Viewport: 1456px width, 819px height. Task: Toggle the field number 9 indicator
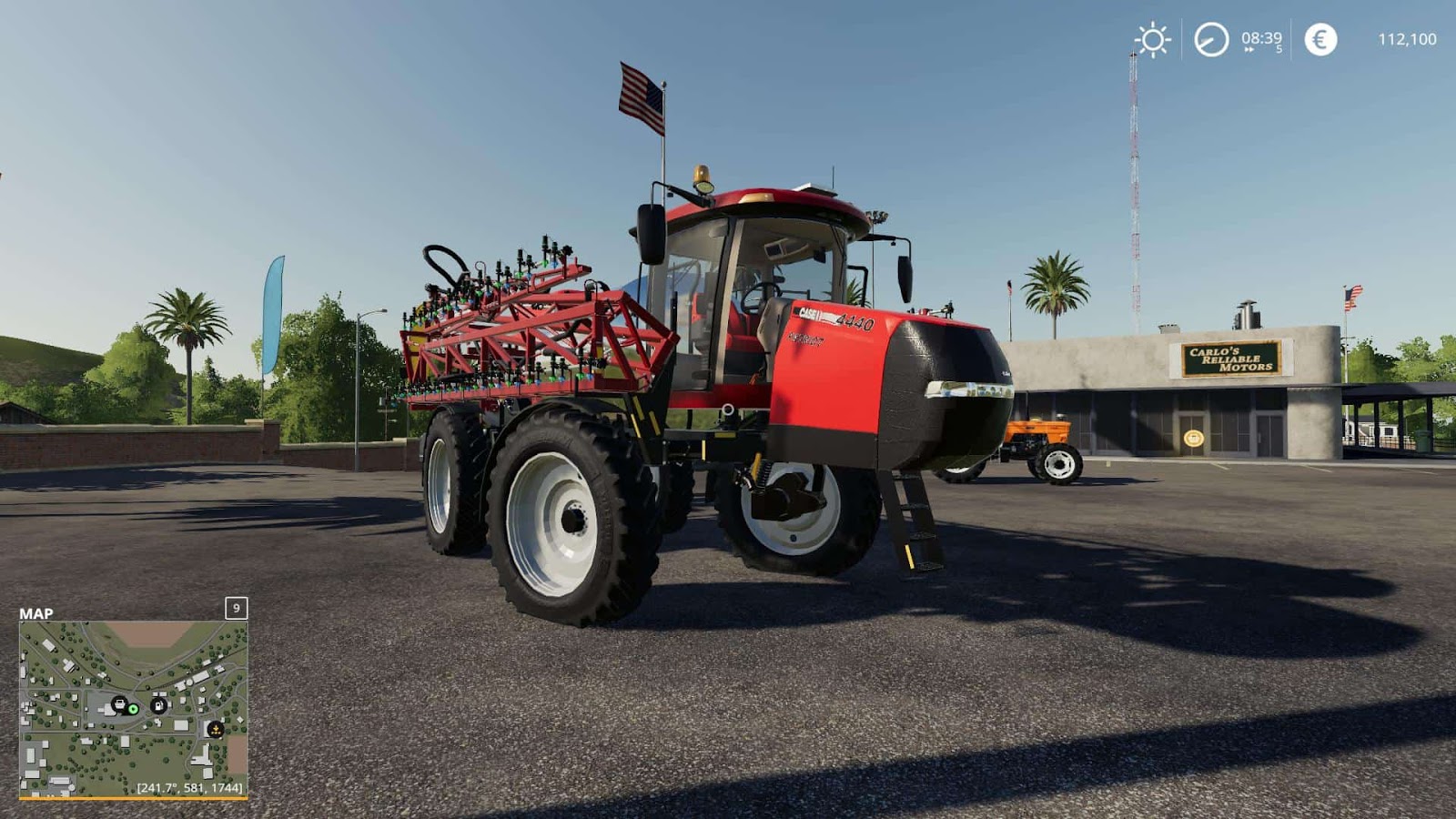237,610
